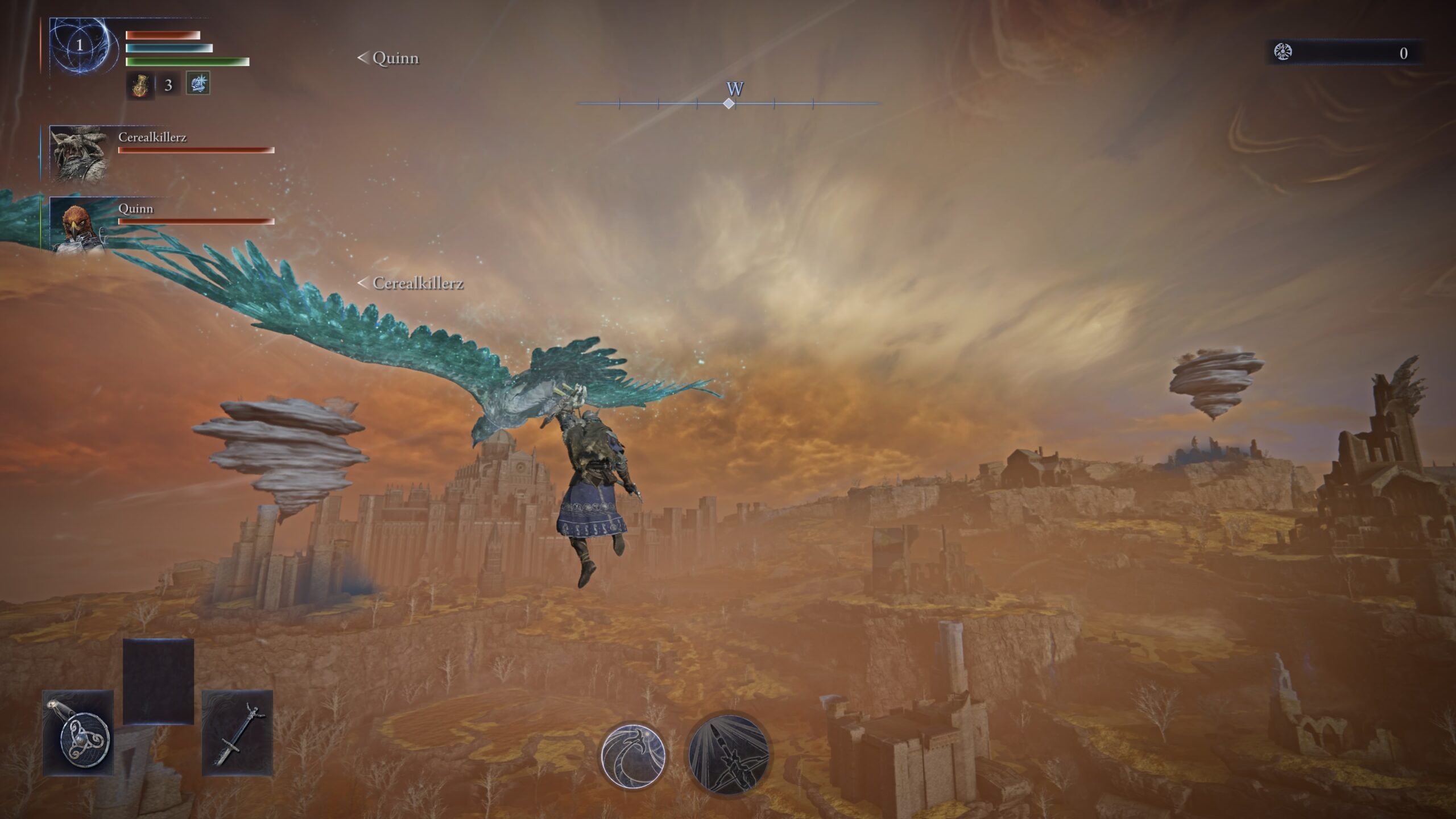Select the golden flask item icon

point(140,85)
